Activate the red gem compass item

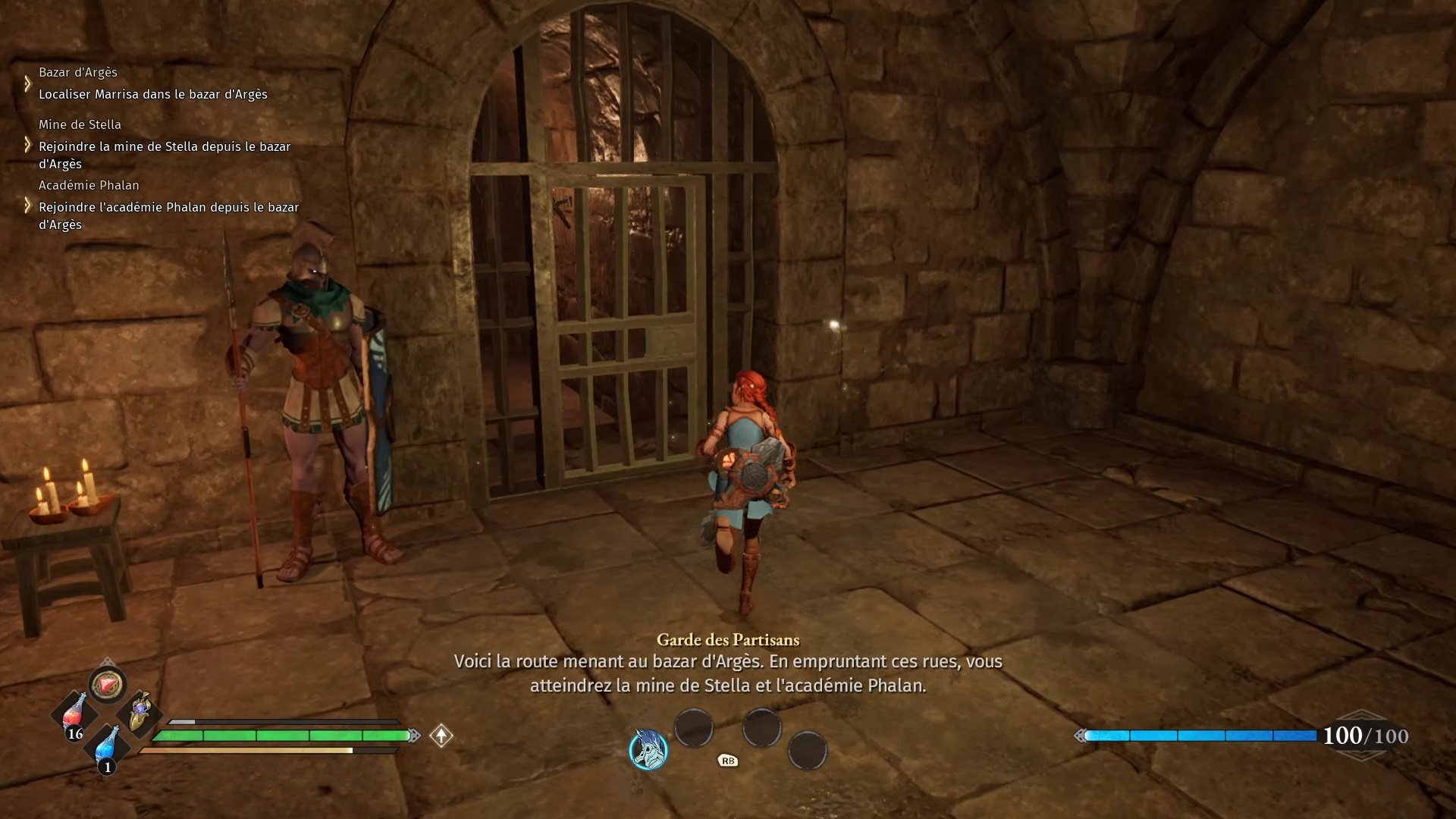(107, 685)
